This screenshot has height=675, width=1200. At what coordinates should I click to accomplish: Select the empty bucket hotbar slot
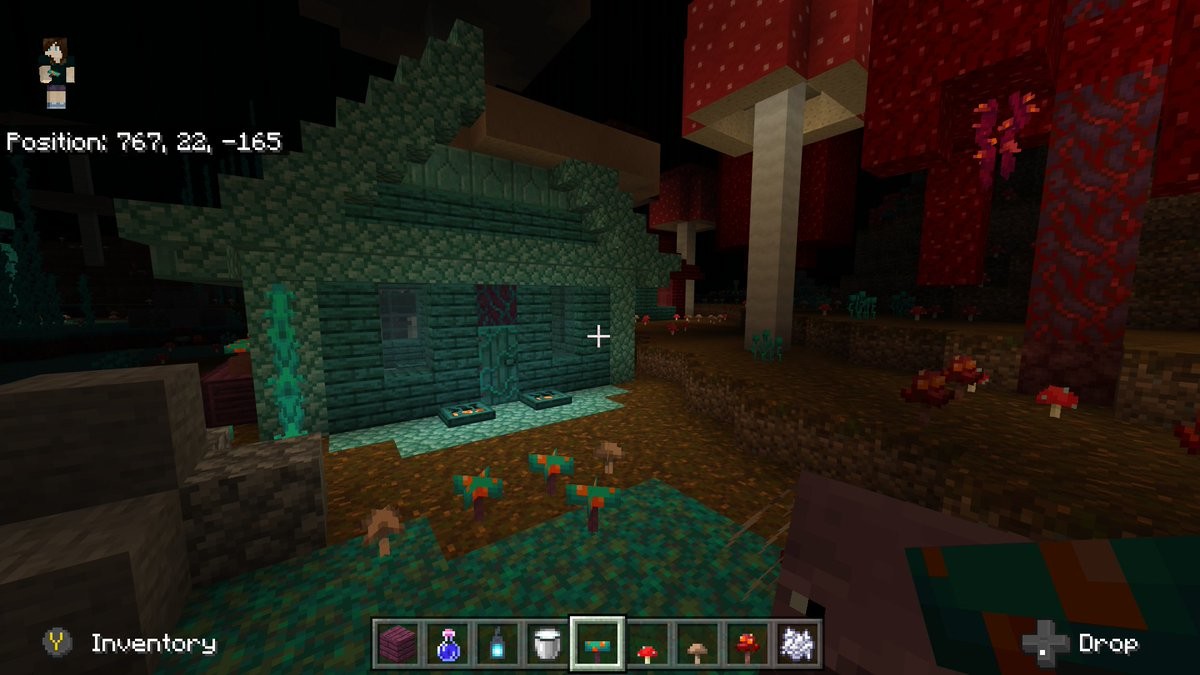pos(547,643)
